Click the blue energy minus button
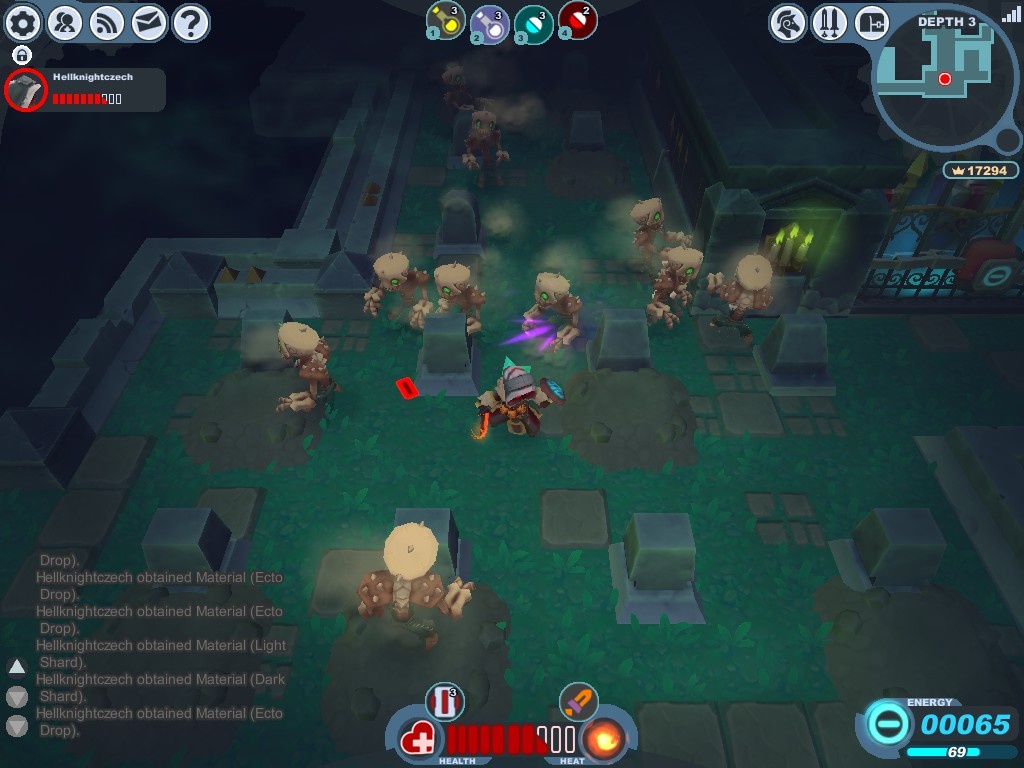Screen dimensions: 1024x768 (887, 723)
